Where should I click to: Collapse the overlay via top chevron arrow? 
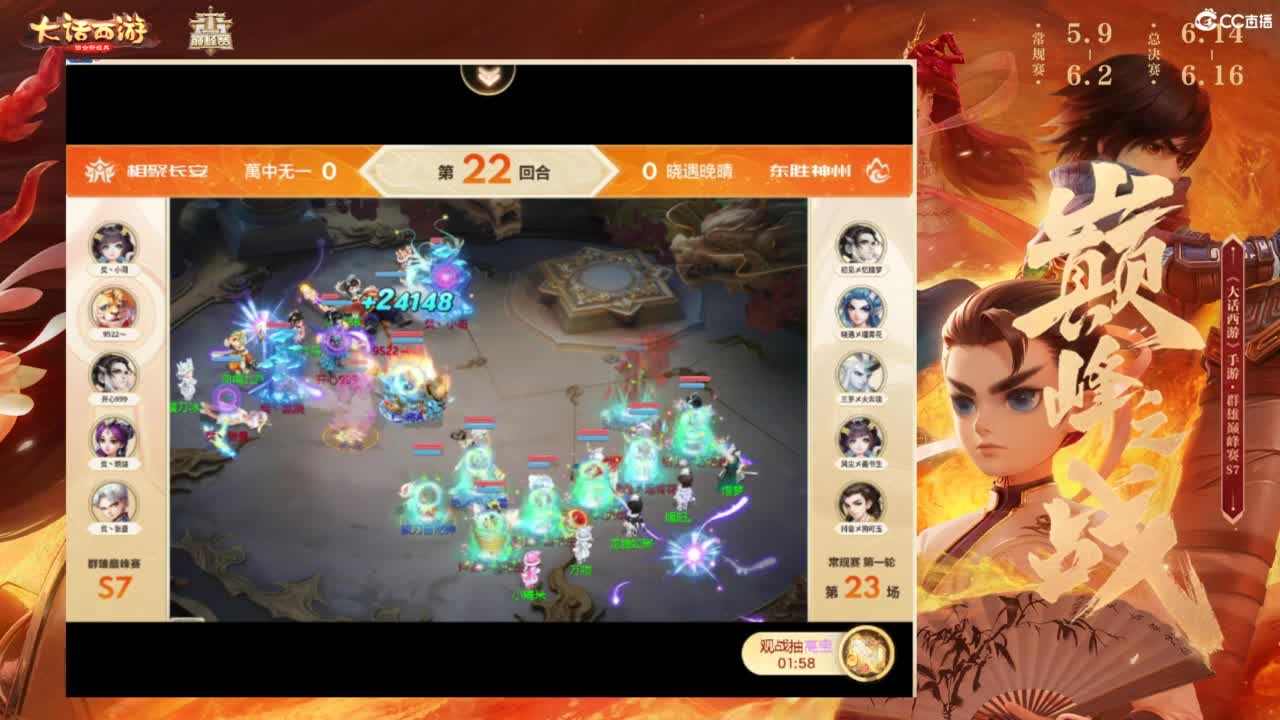(487, 77)
